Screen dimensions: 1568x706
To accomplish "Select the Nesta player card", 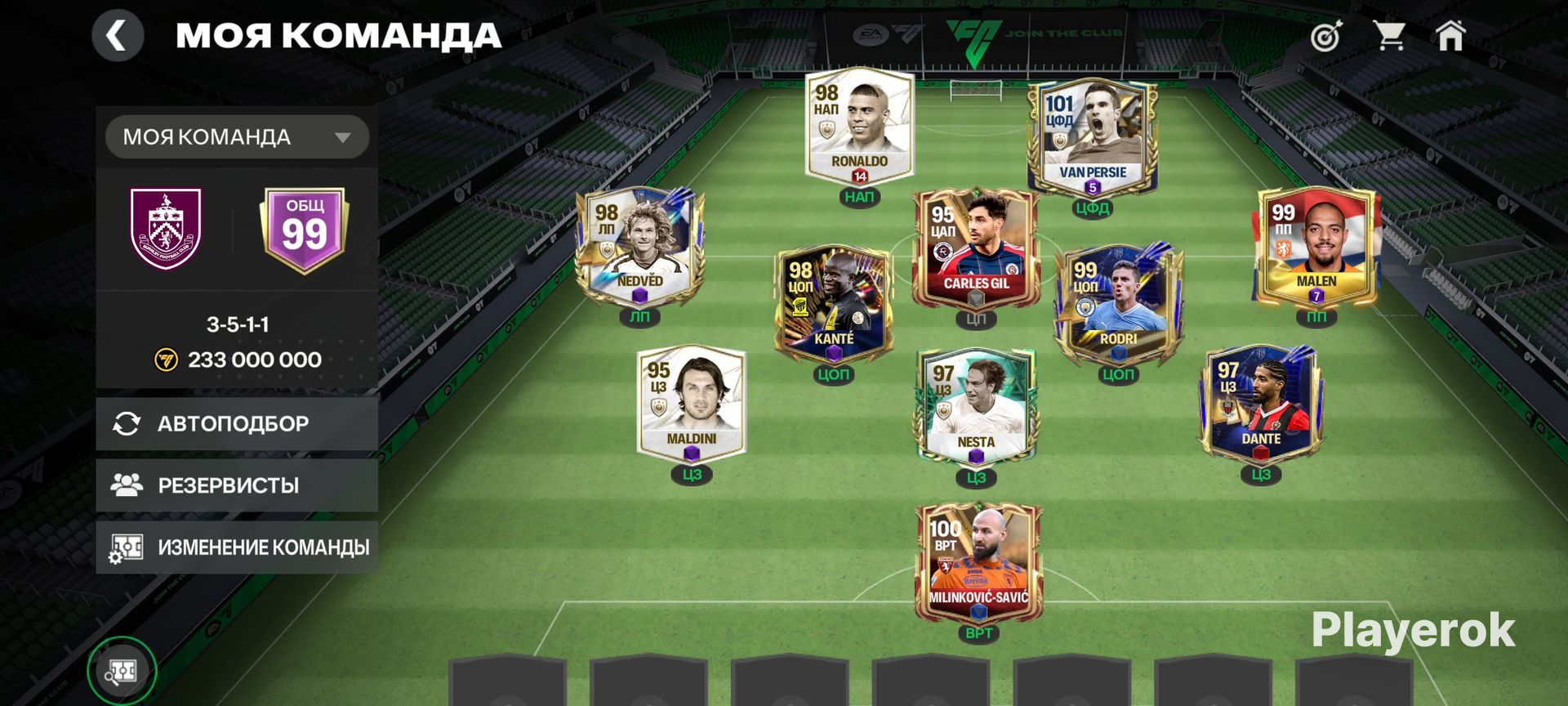I will click(x=976, y=406).
